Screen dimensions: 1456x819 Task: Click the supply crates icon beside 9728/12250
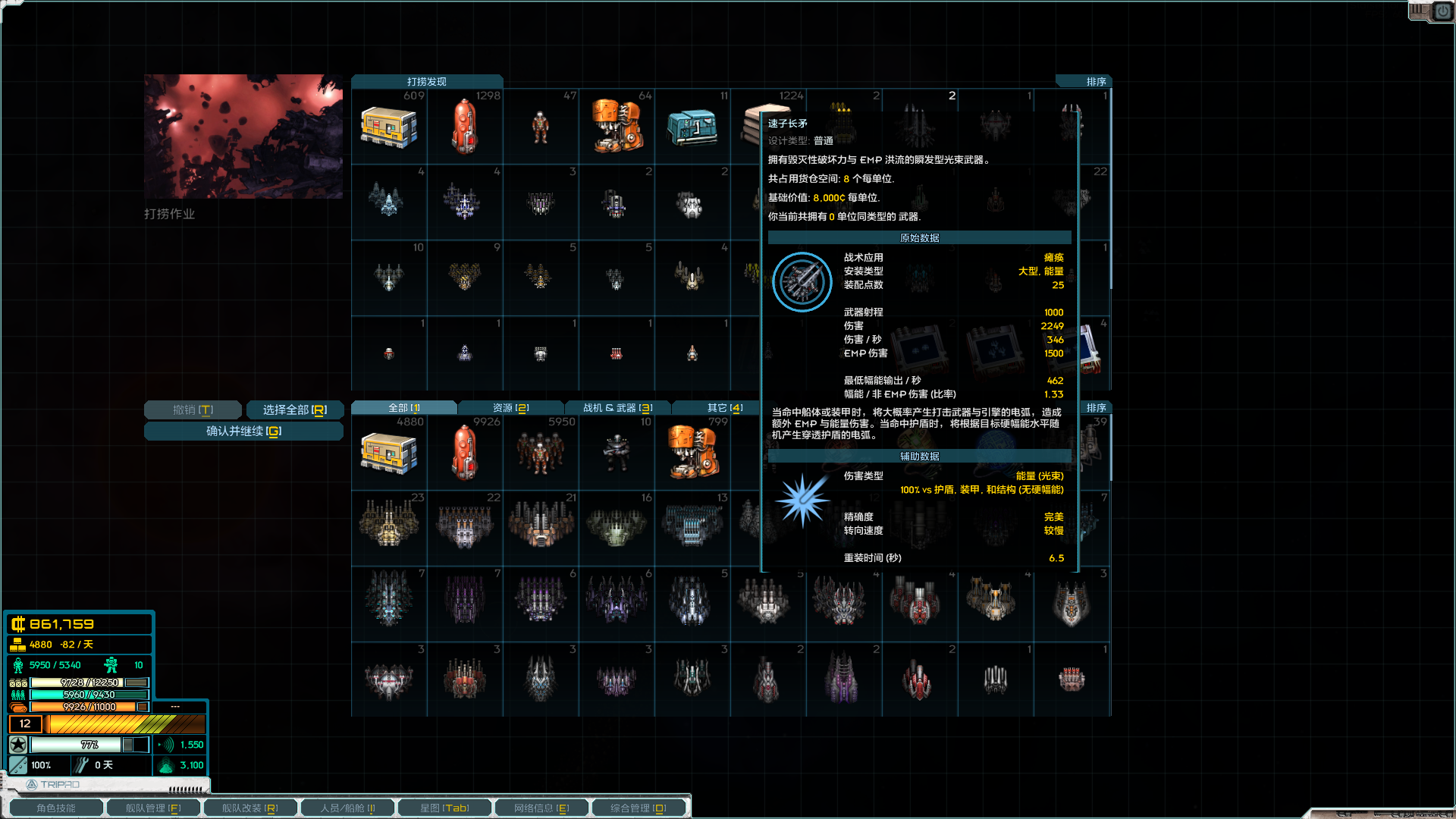18,682
